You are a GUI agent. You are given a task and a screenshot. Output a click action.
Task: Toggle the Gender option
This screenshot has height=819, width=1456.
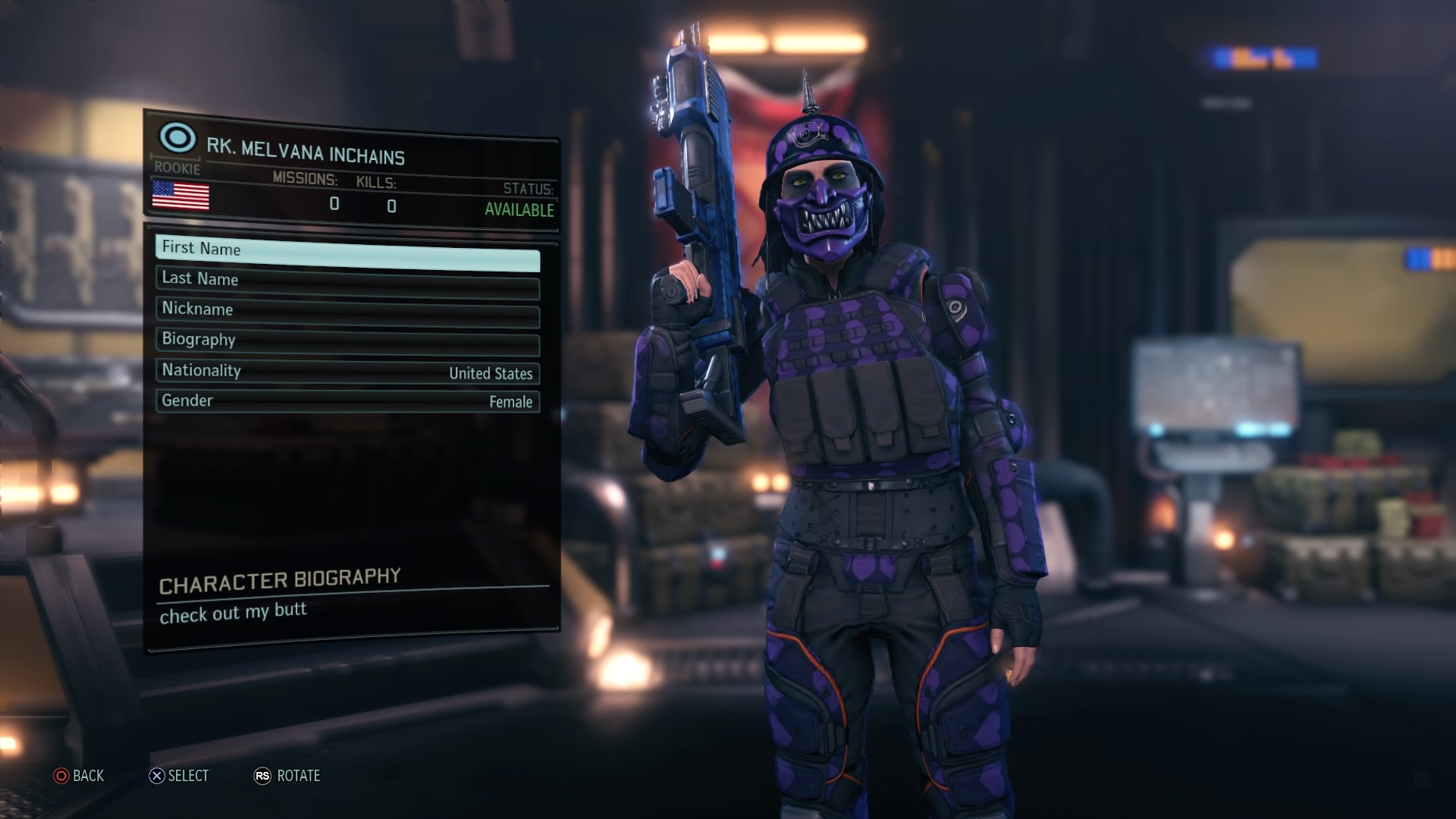pyautogui.click(x=347, y=401)
